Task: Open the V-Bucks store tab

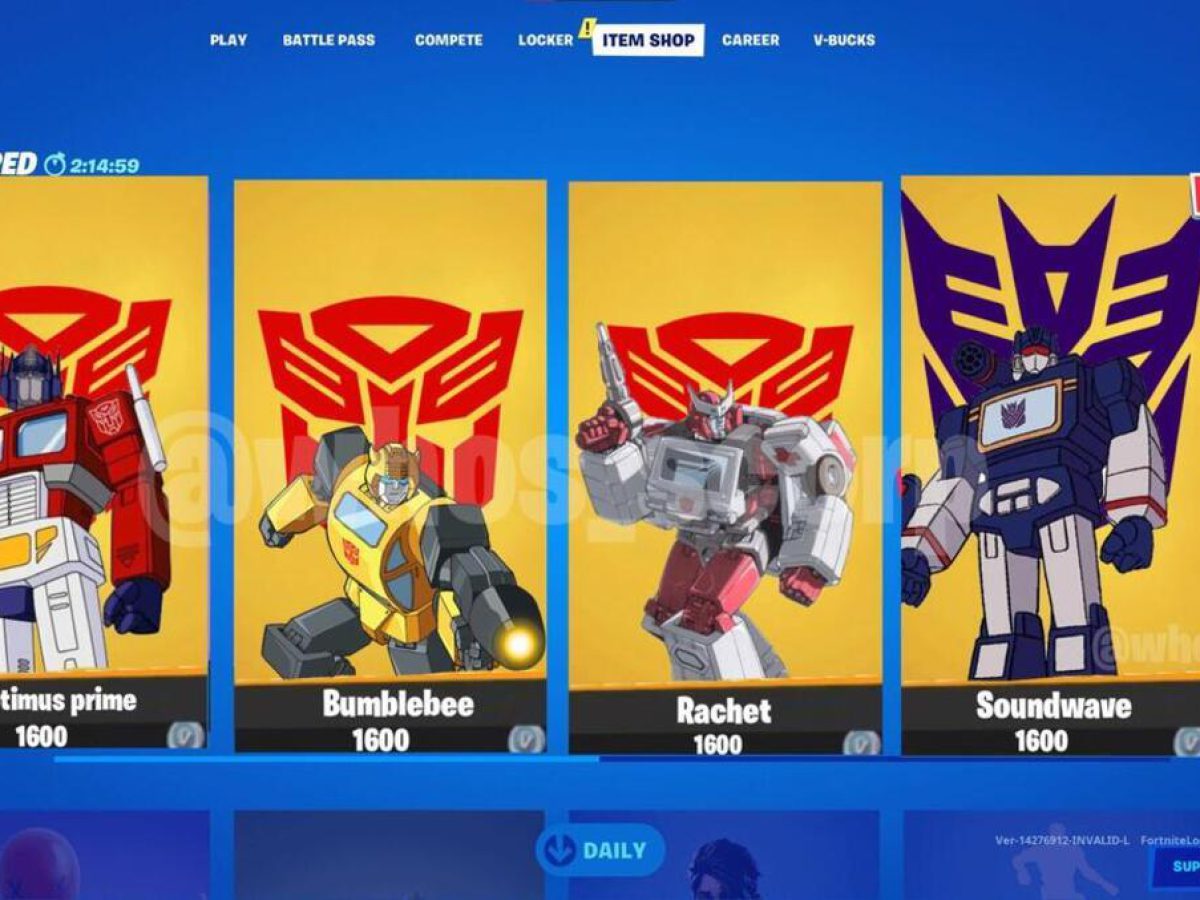Action: click(x=844, y=40)
